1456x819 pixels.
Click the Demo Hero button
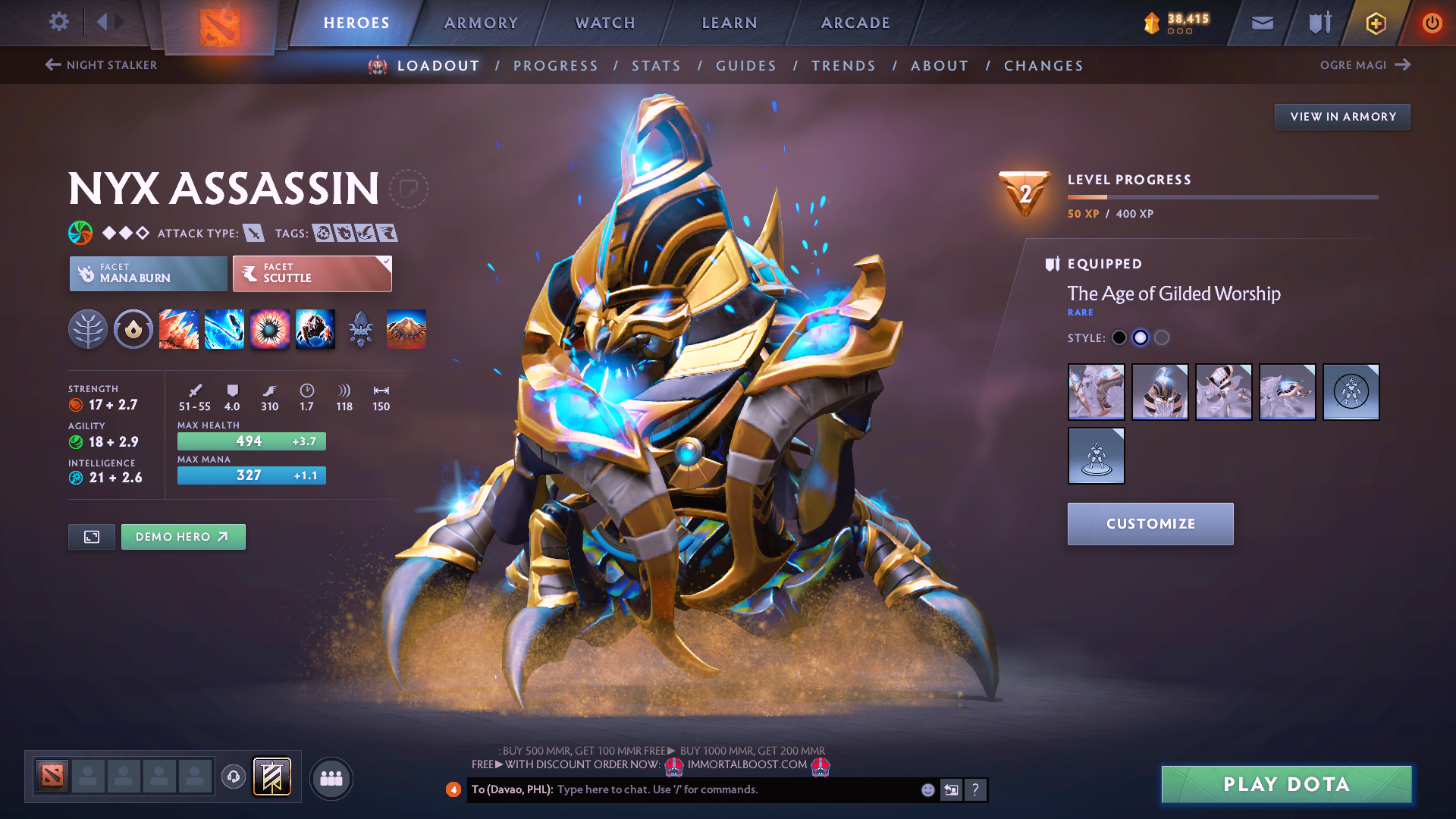point(183,536)
